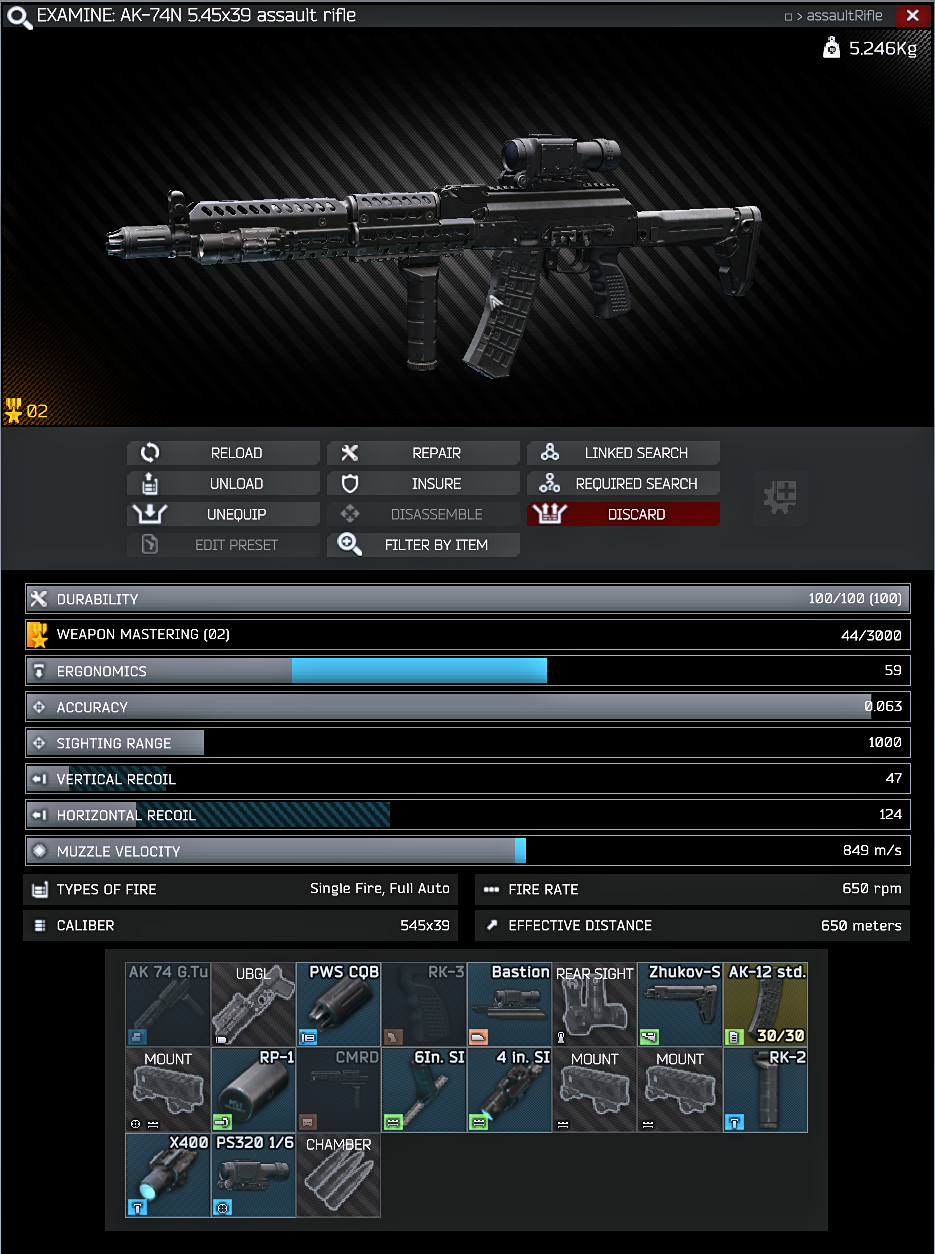Select the PWS CQB muzzle slot
The height and width of the screenshot is (1254, 935).
[338, 1004]
